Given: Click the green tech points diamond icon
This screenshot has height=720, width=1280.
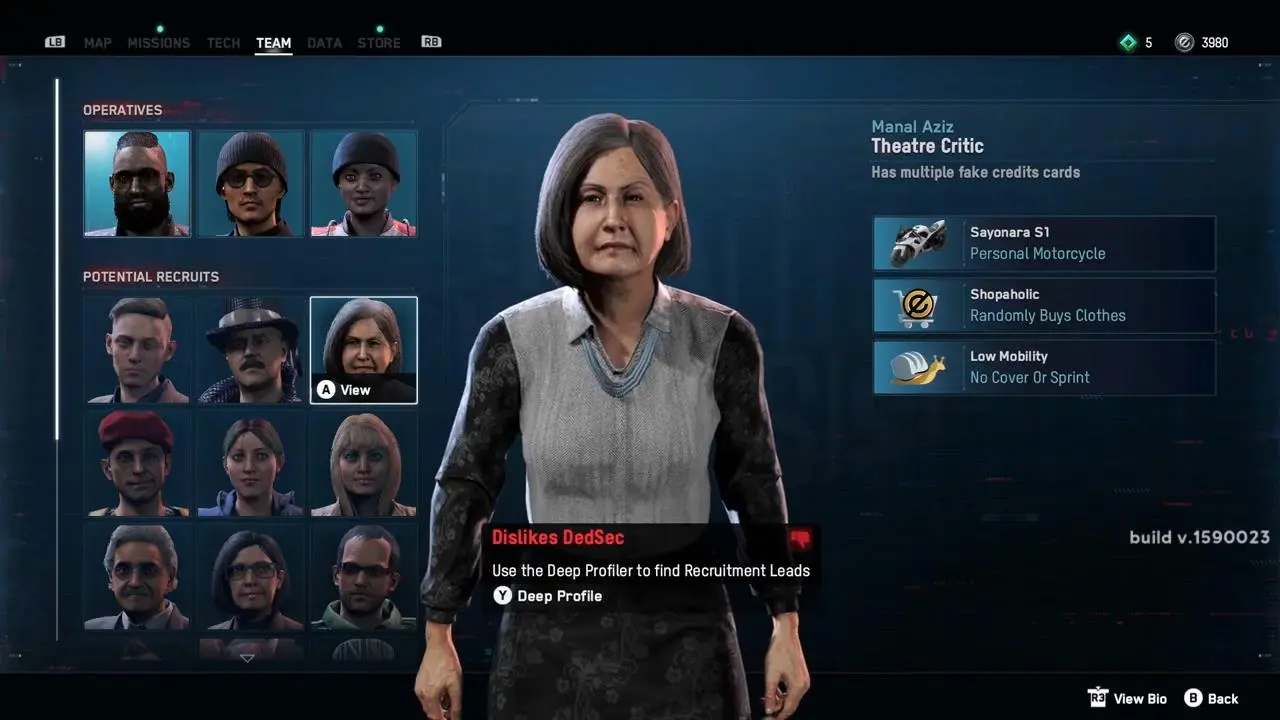Looking at the screenshot, I should click(1130, 42).
